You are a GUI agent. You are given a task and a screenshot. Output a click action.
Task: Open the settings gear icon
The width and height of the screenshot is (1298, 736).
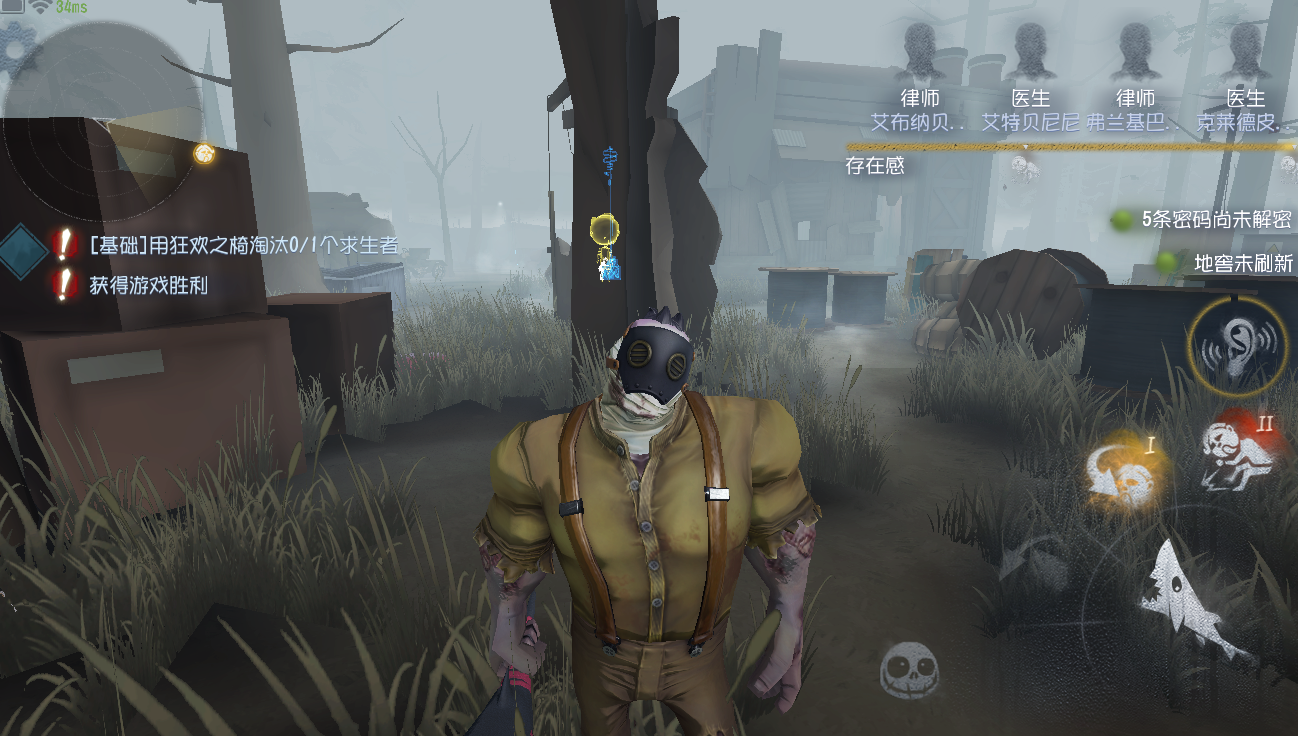point(14,46)
